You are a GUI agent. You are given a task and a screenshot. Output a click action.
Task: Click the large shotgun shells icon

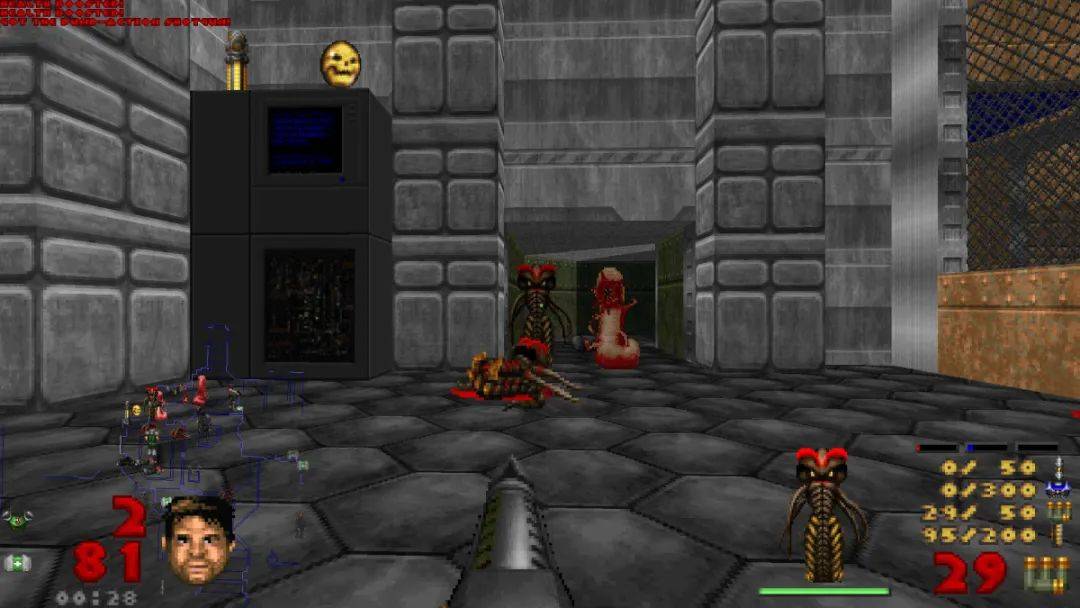[1046, 574]
